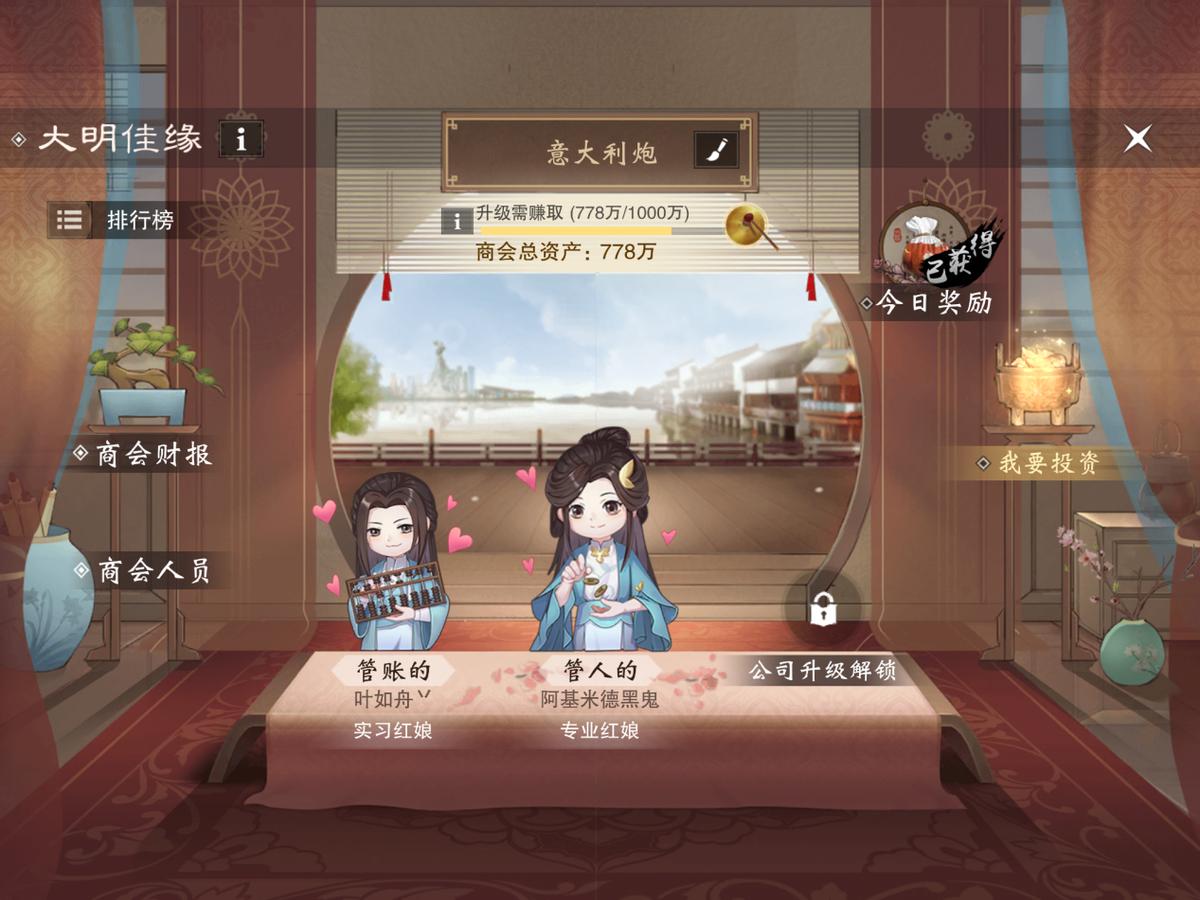
Task: Select the 管人的 manager position
Action: tap(600, 669)
